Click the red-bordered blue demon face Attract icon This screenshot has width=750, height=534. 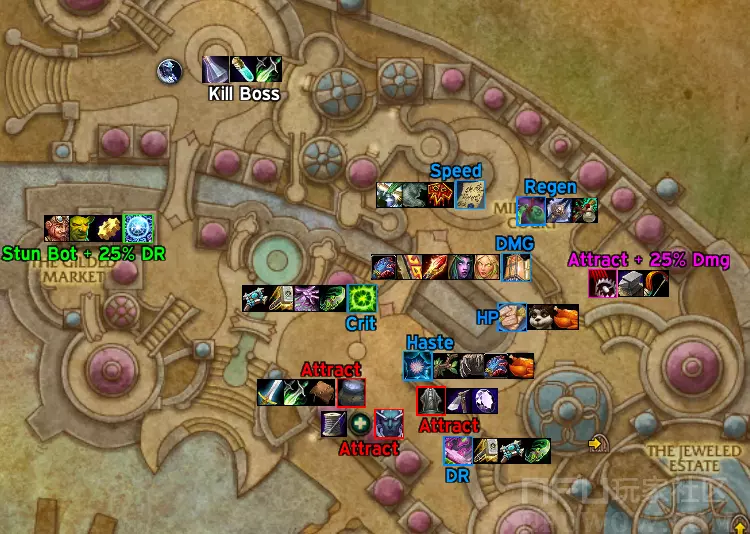coord(388,424)
